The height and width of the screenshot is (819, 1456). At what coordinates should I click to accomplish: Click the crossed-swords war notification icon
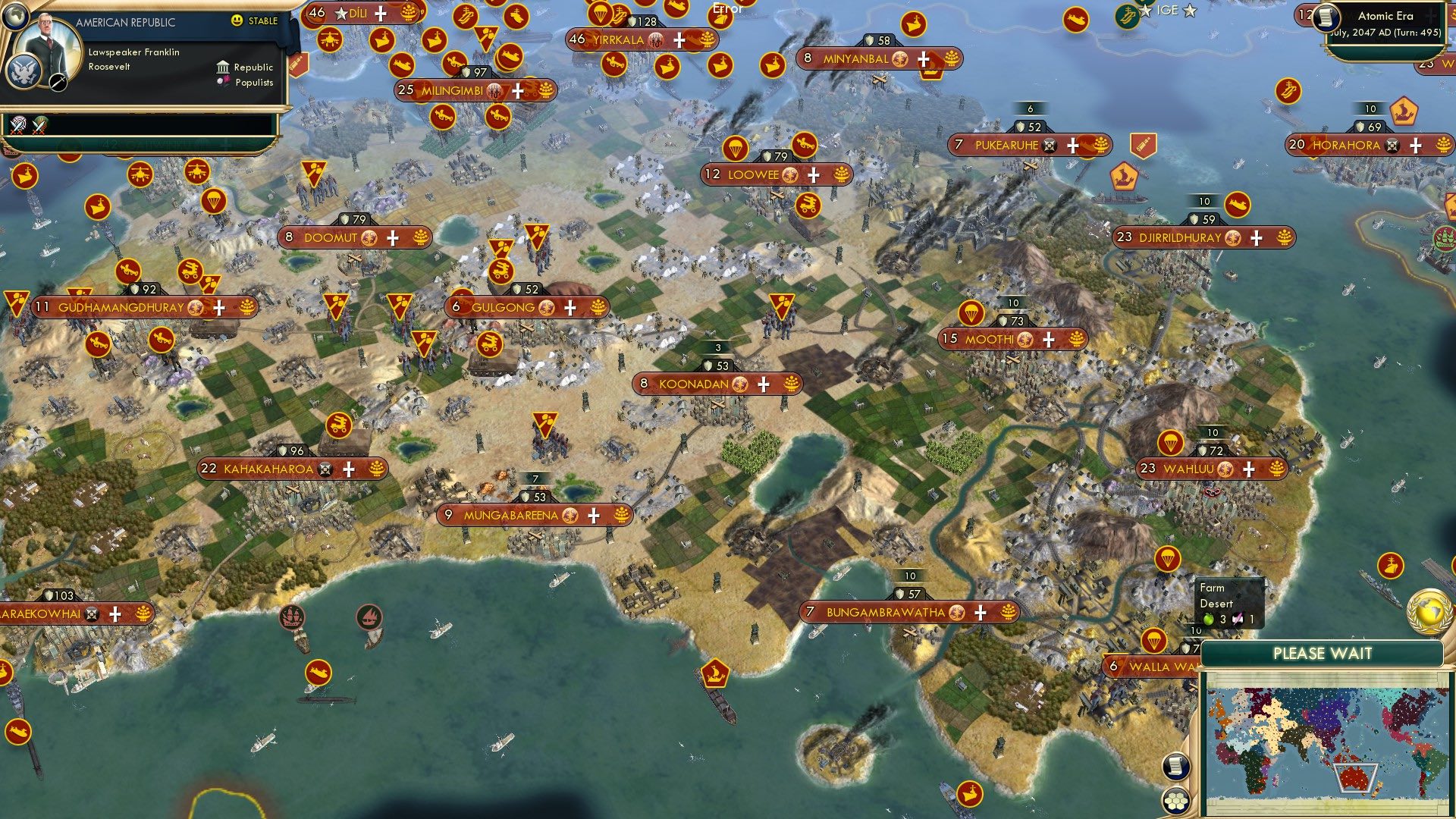tap(17, 127)
